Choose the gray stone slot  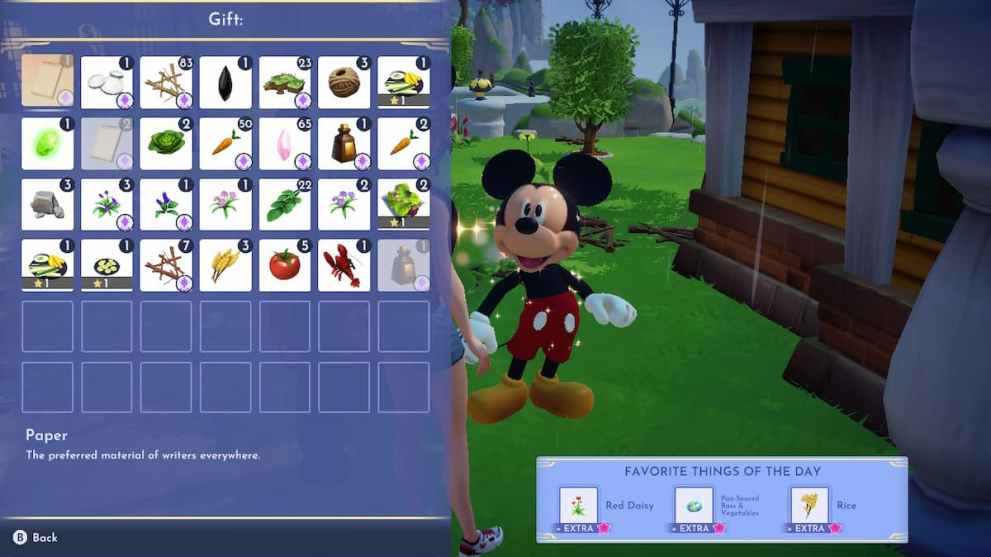pos(48,205)
